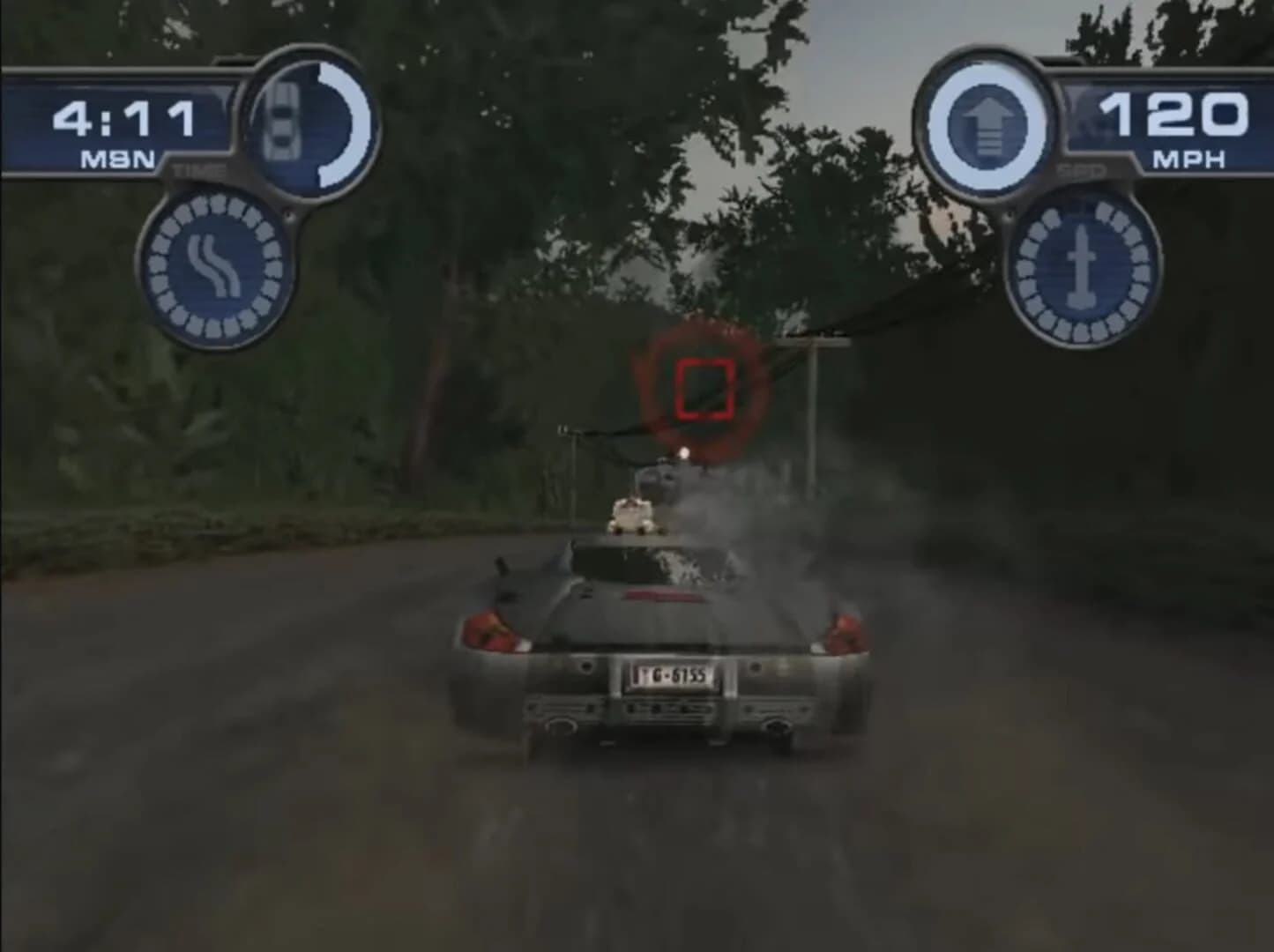Click the TIME label on the mission timer
This screenshot has width=1274, height=952.
tap(201, 169)
